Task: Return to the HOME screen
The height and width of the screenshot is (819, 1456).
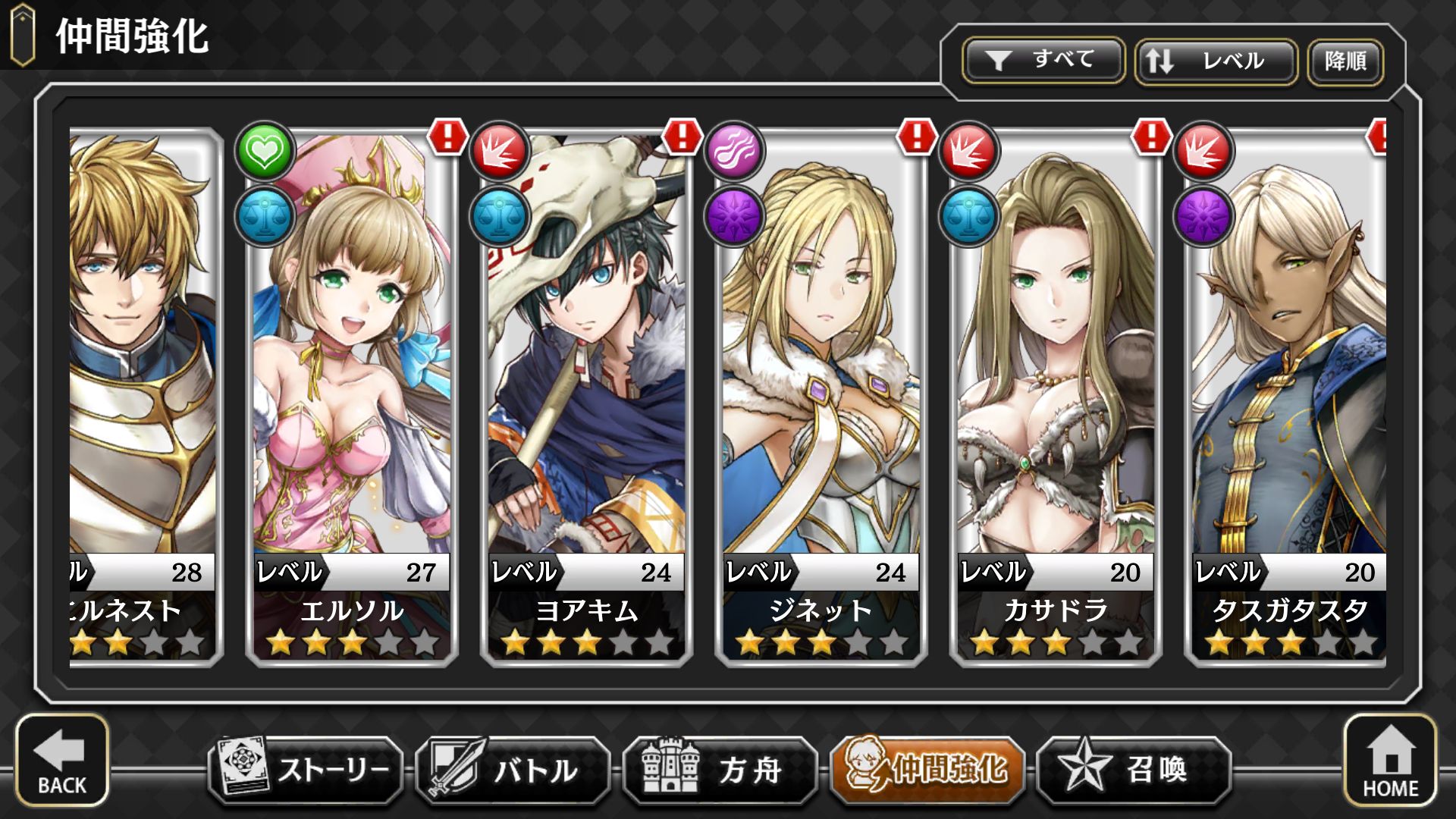Action: (1390, 761)
